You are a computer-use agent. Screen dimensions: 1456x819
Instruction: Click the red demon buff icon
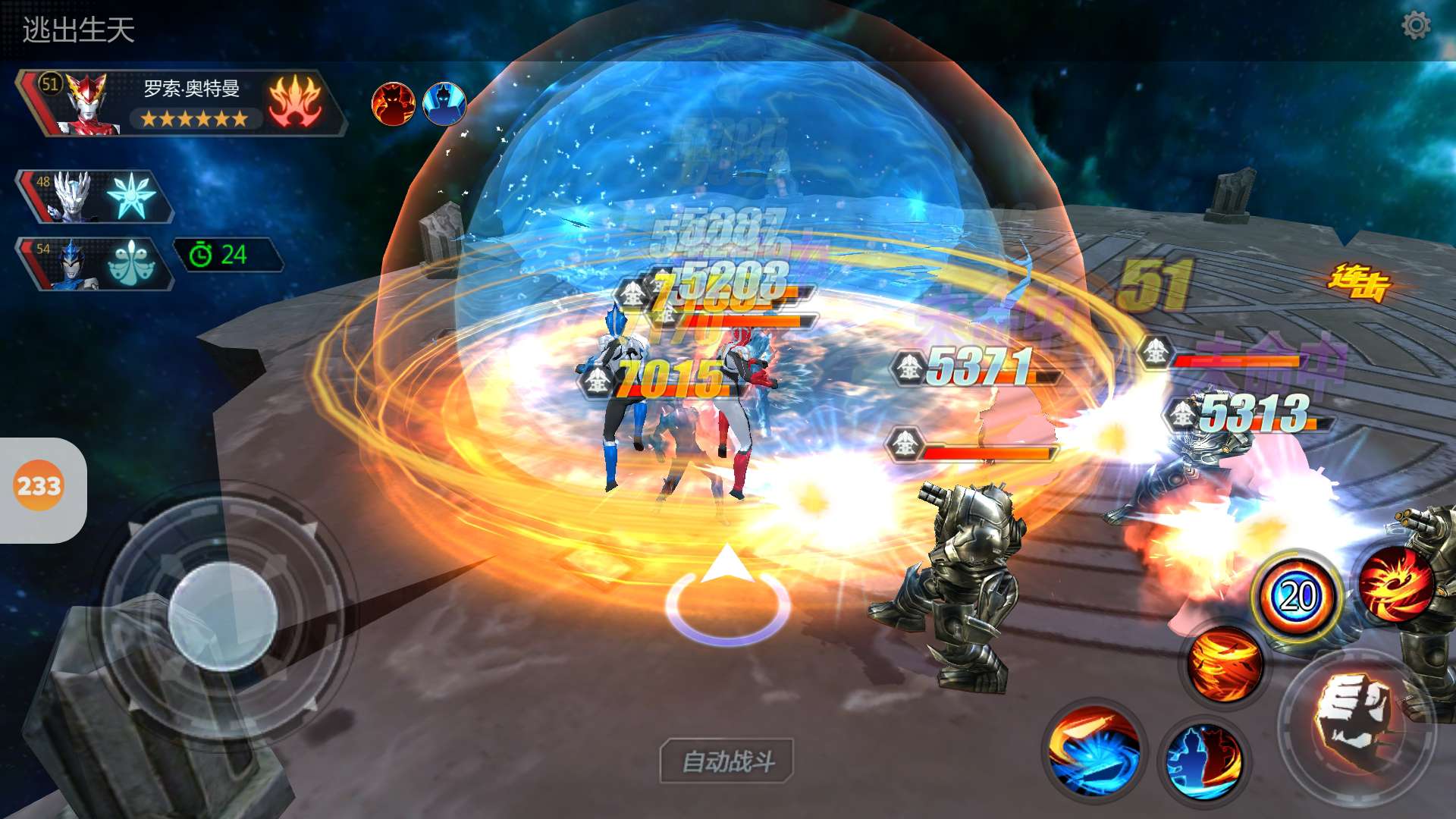tap(393, 104)
